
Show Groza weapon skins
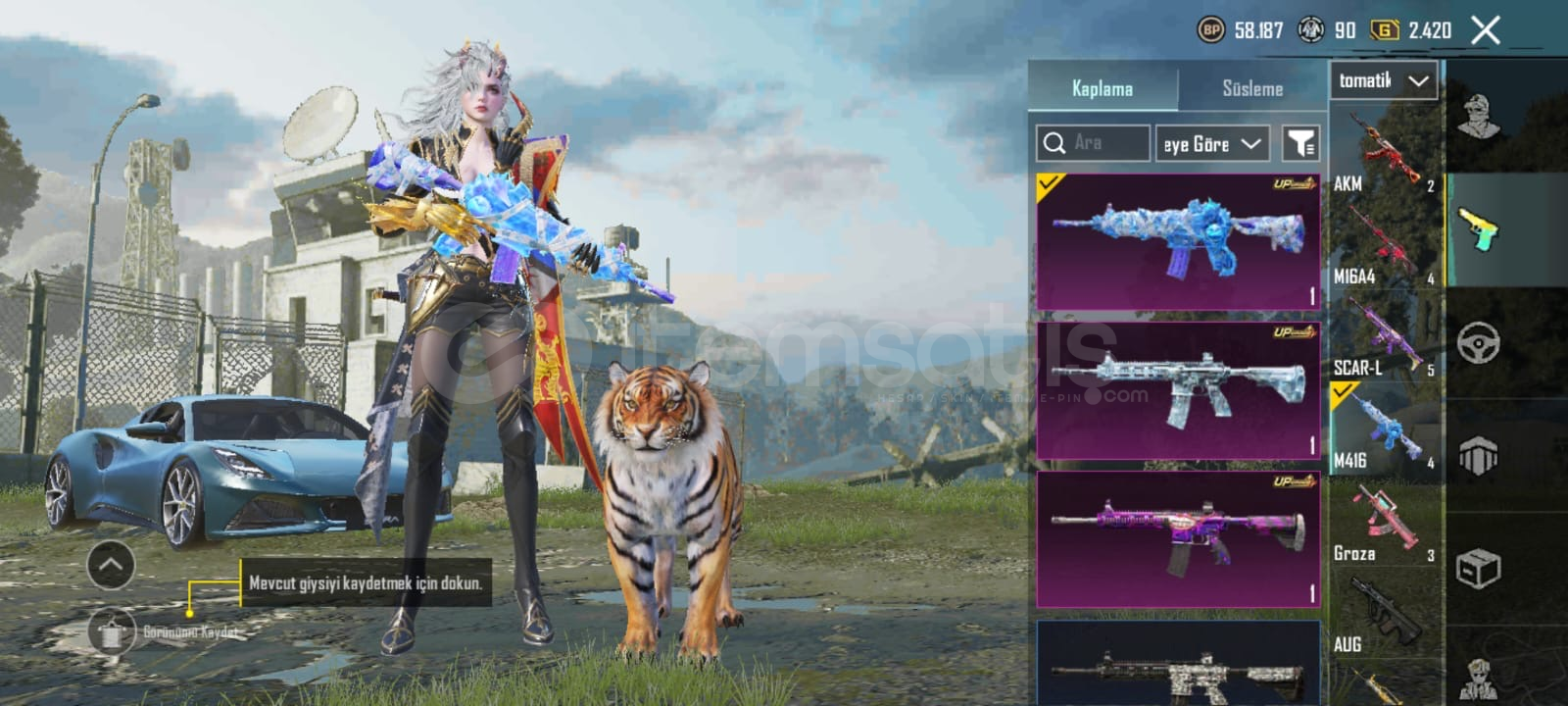(1384, 526)
